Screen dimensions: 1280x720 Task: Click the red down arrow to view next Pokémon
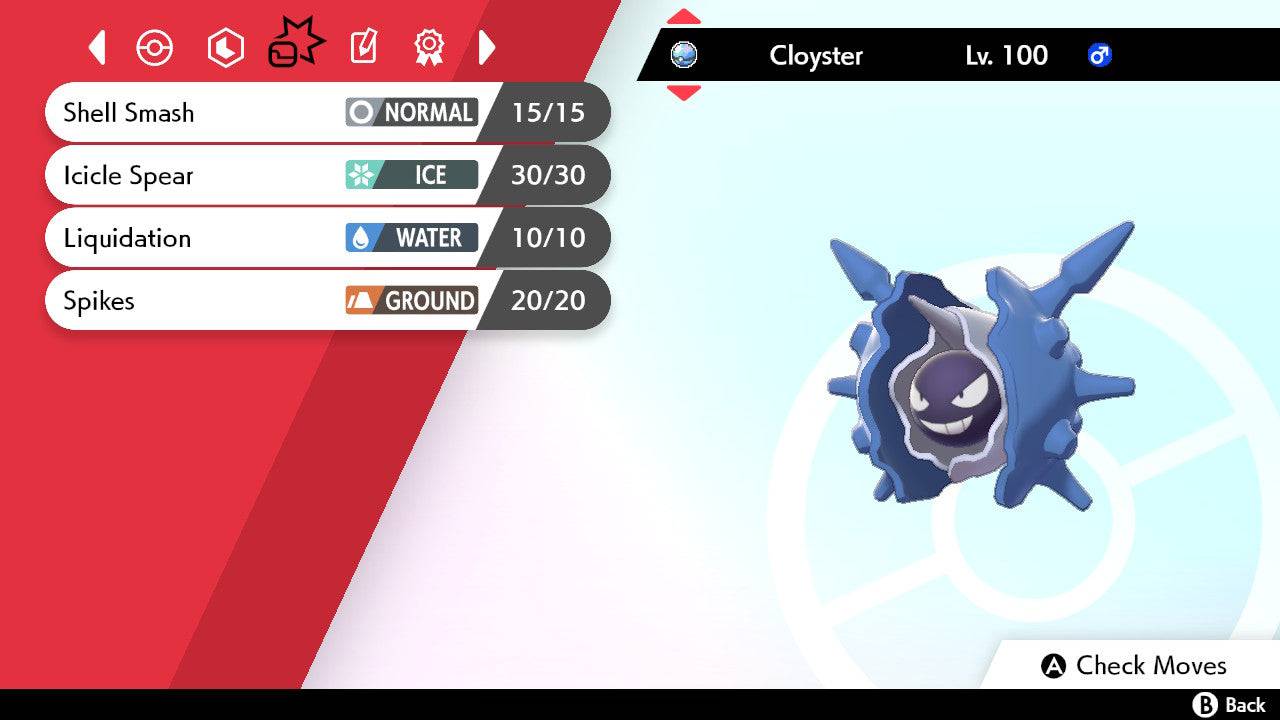pyautogui.click(x=684, y=93)
